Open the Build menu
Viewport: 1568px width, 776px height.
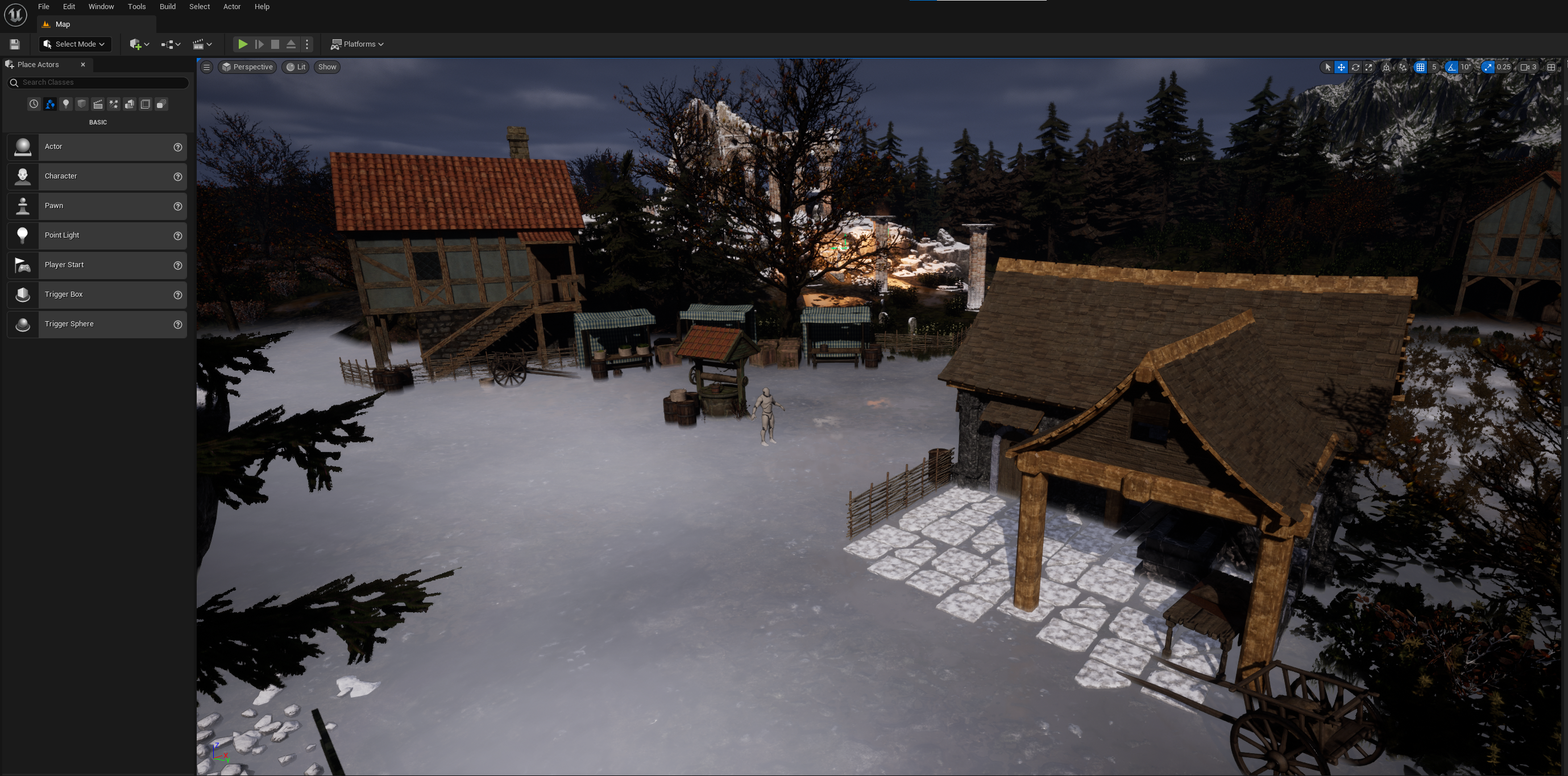point(167,7)
